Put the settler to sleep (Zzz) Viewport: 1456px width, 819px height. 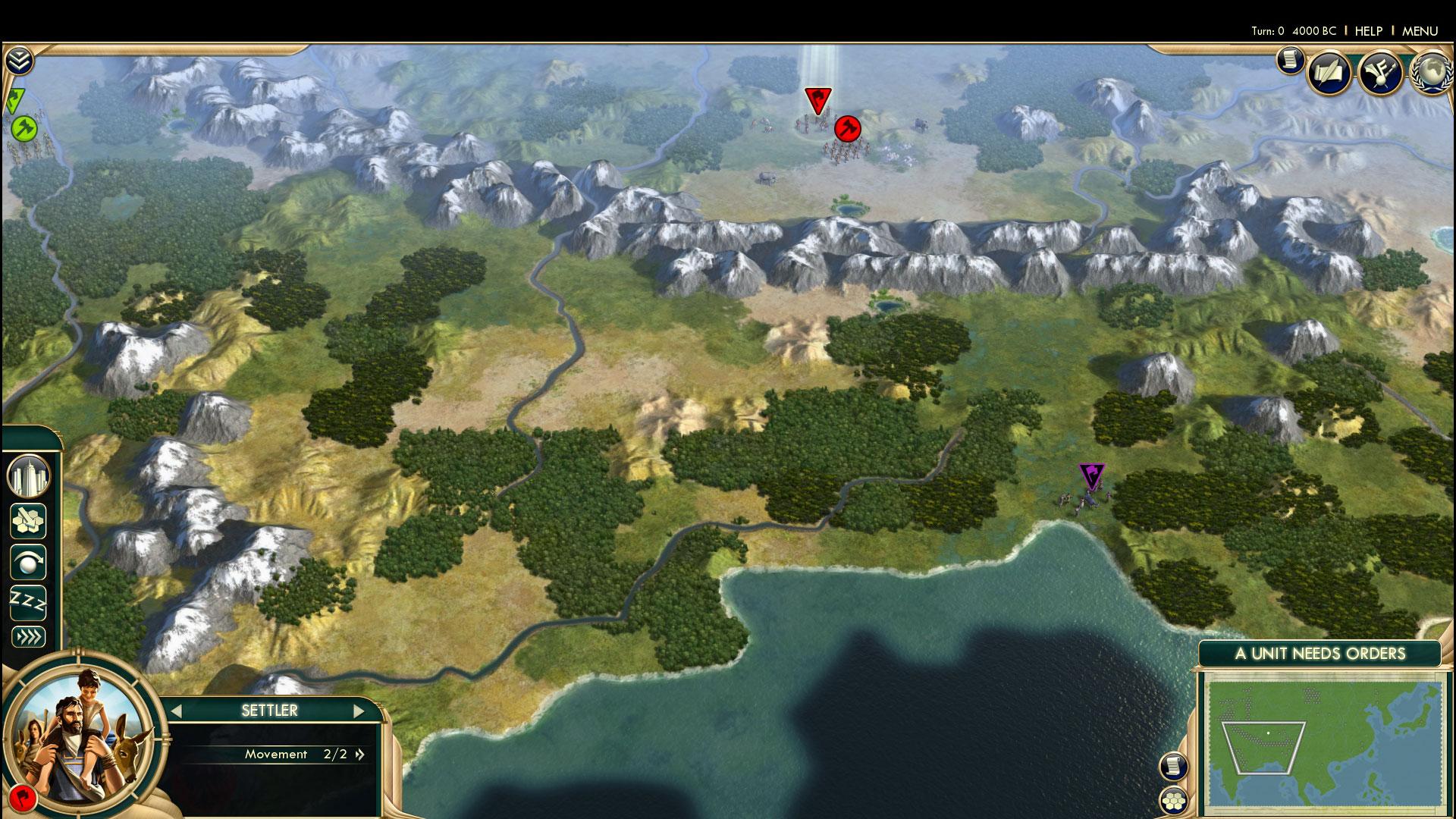click(28, 603)
